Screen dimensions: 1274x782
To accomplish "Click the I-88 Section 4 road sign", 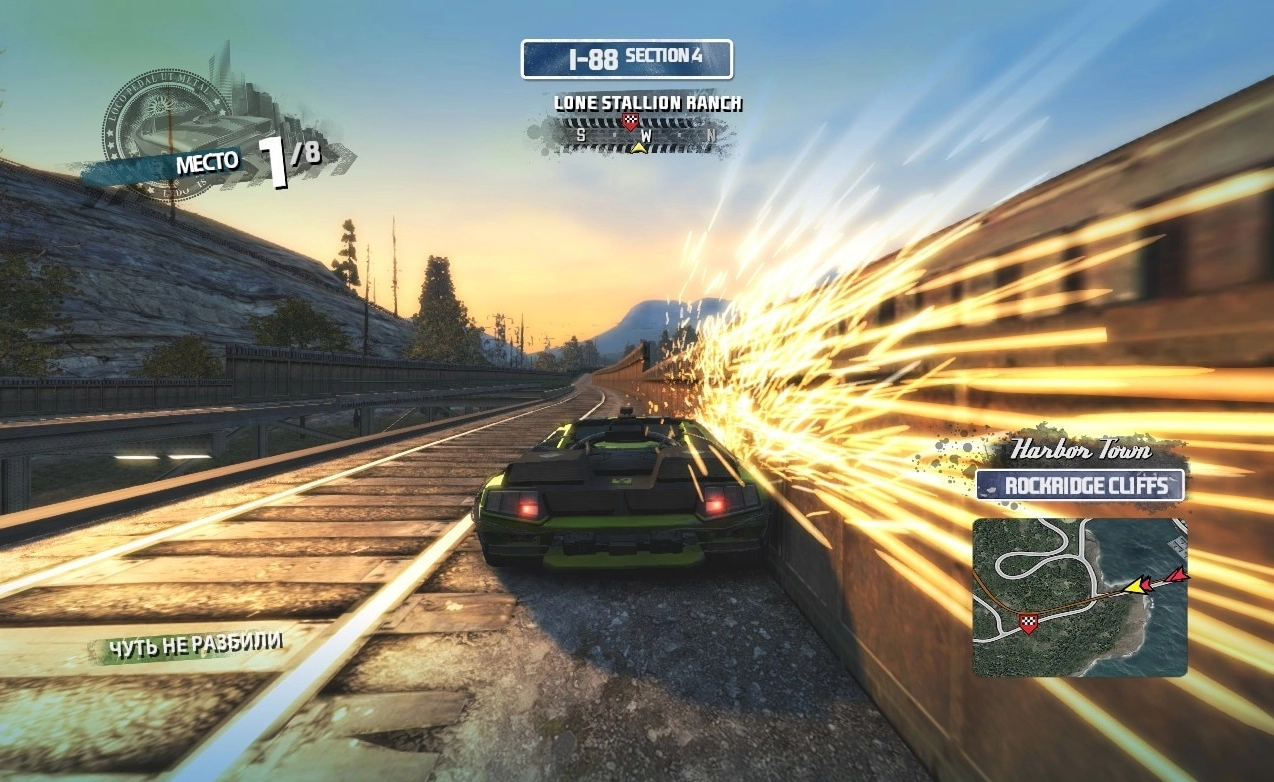I will coord(627,59).
